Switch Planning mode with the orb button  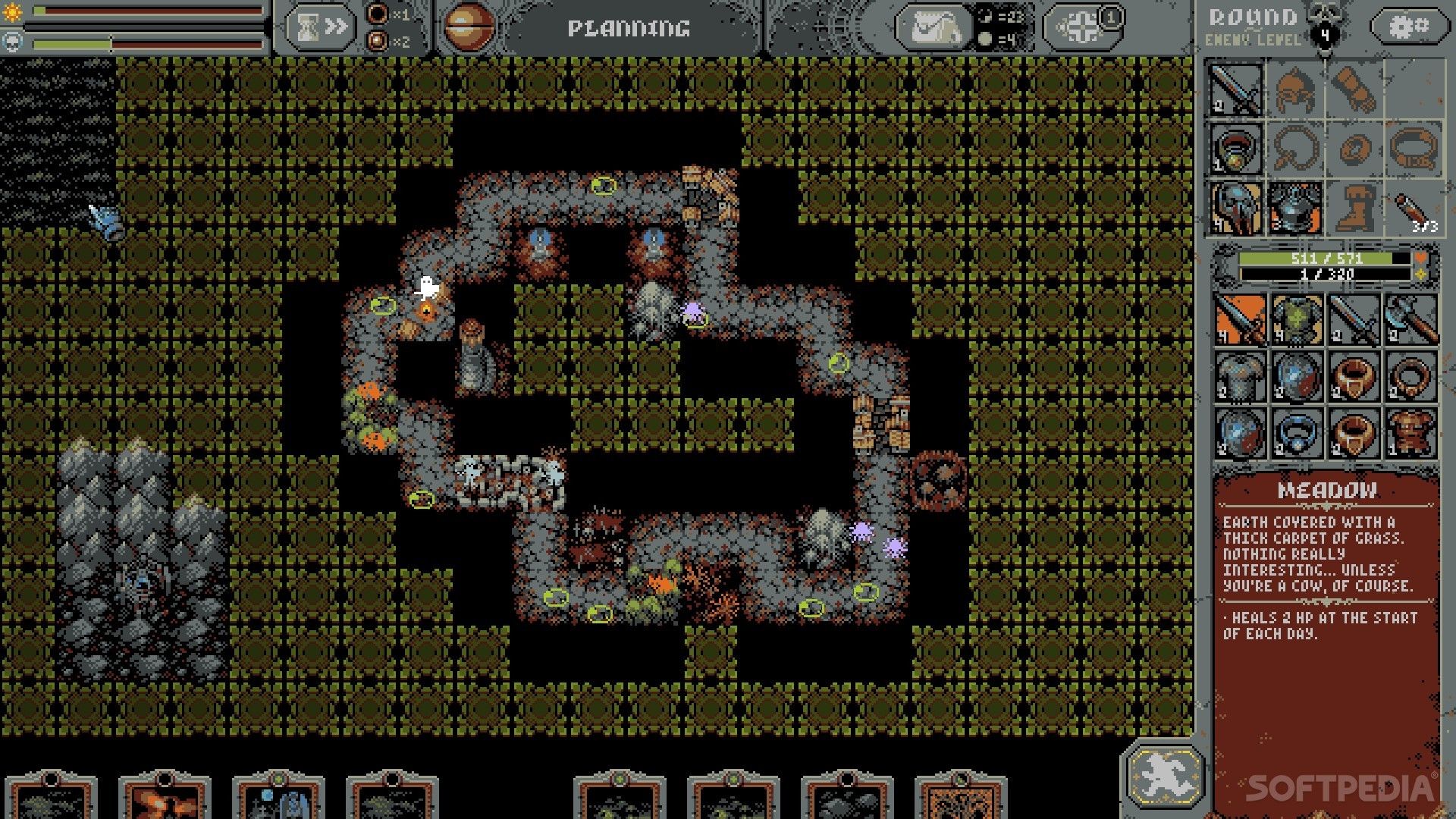pyautogui.click(x=468, y=28)
